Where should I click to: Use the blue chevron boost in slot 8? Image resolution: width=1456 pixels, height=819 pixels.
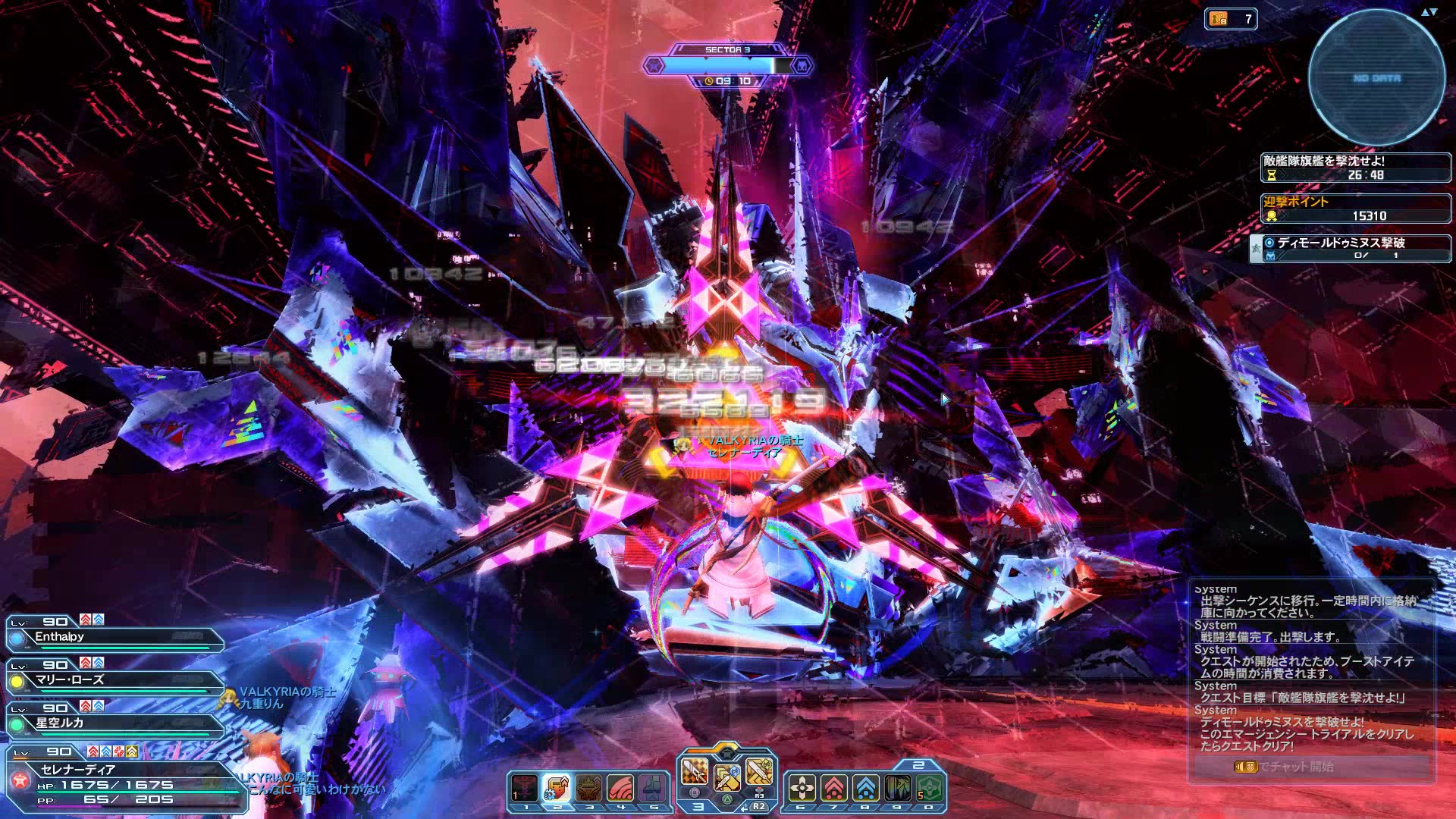tap(865, 789)
